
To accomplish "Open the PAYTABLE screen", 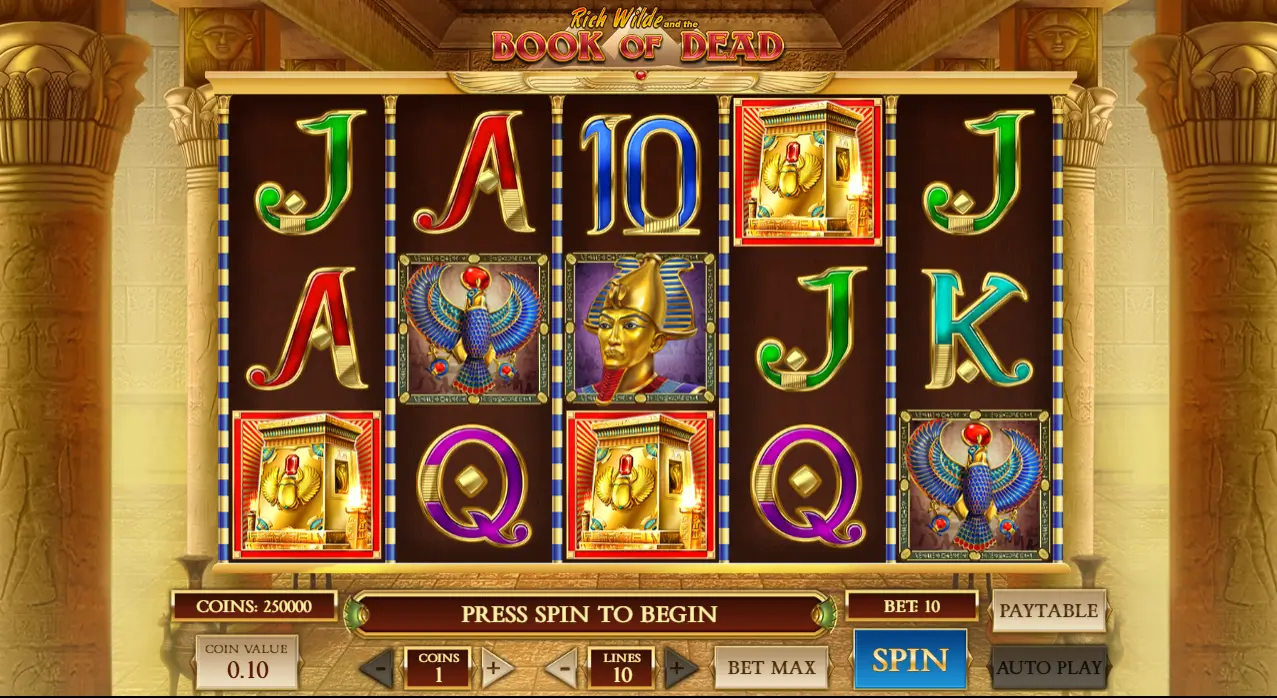I will click(1048, 610).
